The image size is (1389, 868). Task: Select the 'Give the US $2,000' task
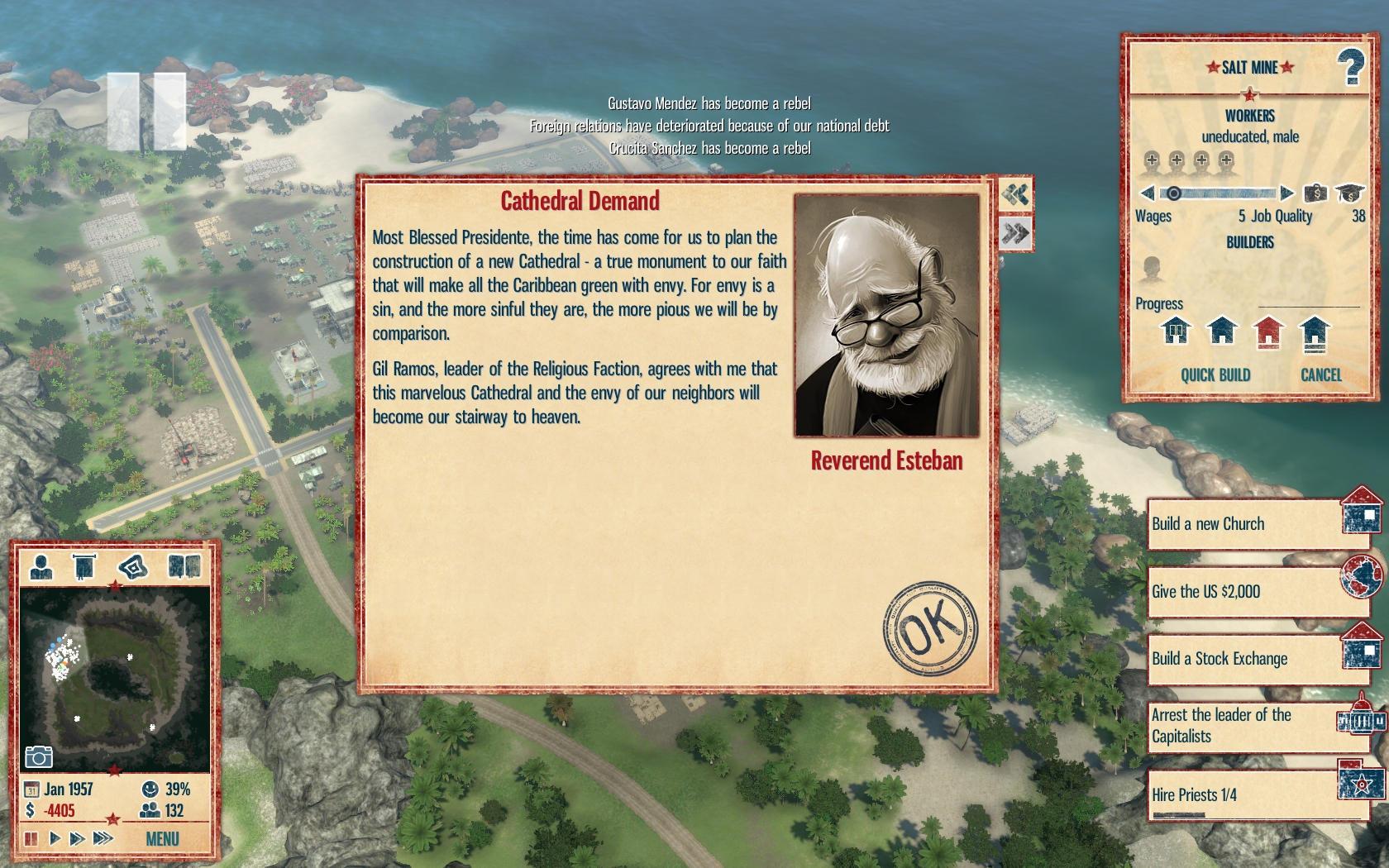point(1244,592)
